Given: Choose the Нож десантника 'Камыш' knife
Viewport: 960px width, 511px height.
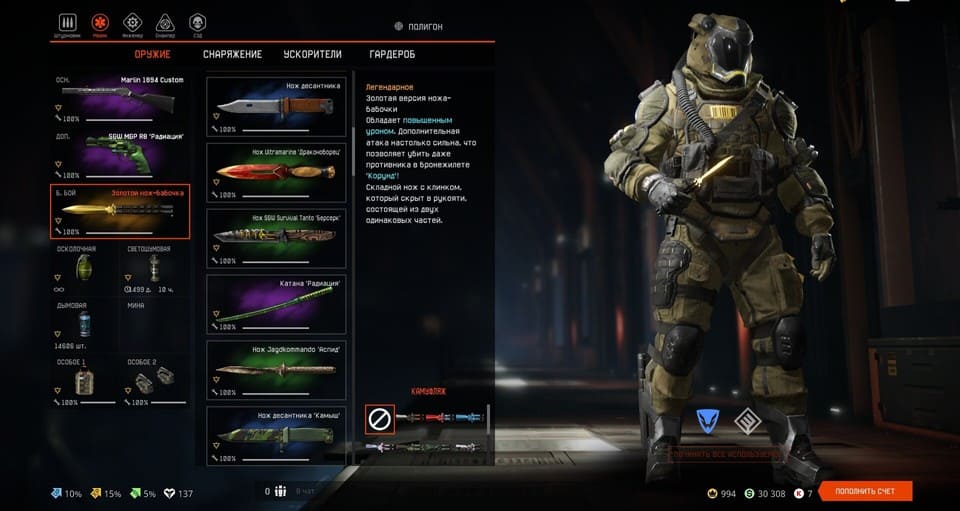Looking at the screenshot, I should [x=276, y=435].
